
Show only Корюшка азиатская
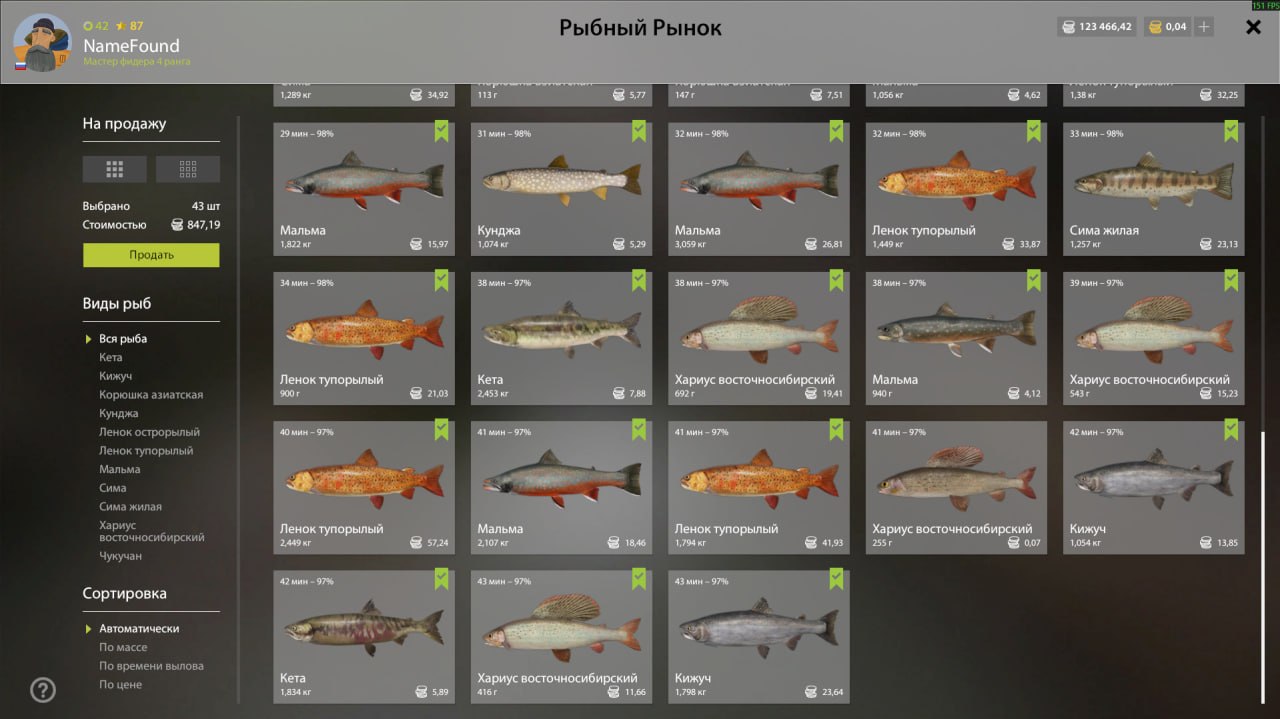click(x=151, y=395)
